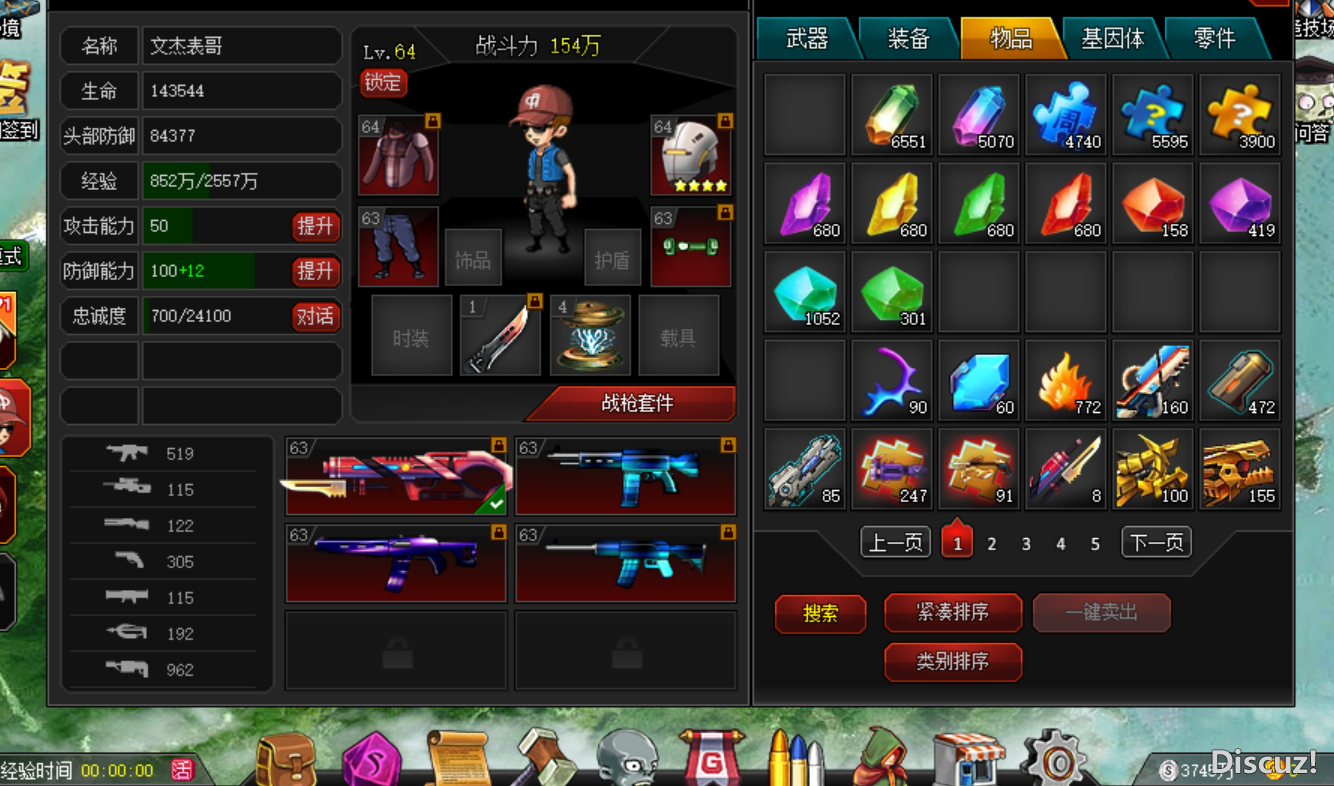This screenshot has width=1334, height=786.
Task: Upgrade 防御能力 with its 提升 button
Action: [315, 271]
